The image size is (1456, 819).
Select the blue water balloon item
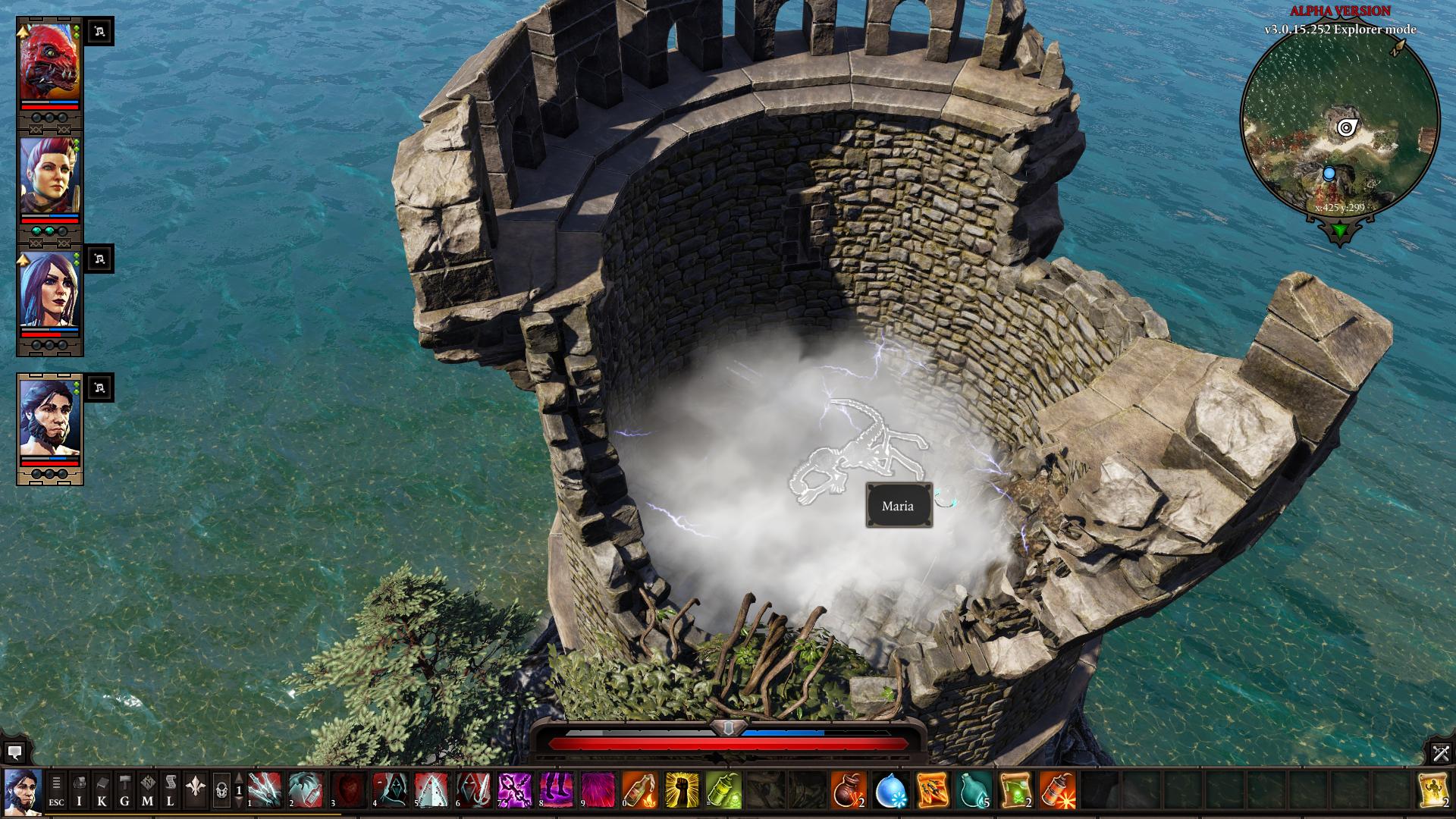(x=890, y=790)
